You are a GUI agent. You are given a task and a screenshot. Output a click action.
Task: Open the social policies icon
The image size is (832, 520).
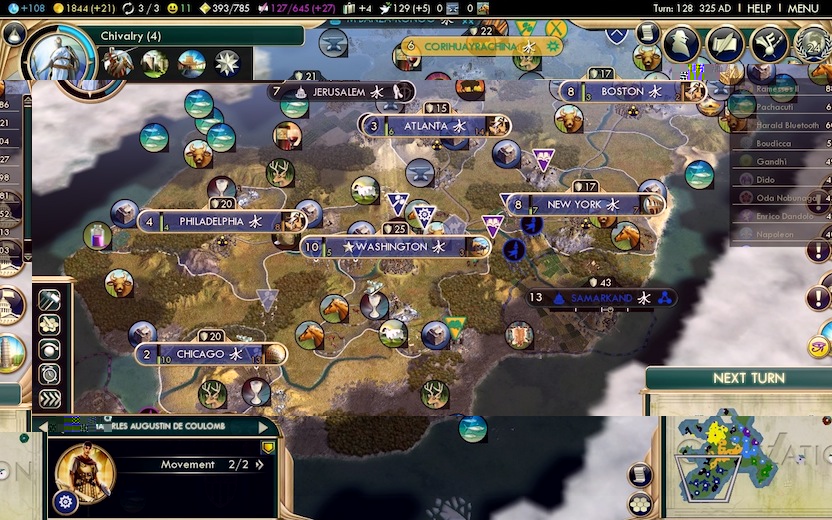724,45
